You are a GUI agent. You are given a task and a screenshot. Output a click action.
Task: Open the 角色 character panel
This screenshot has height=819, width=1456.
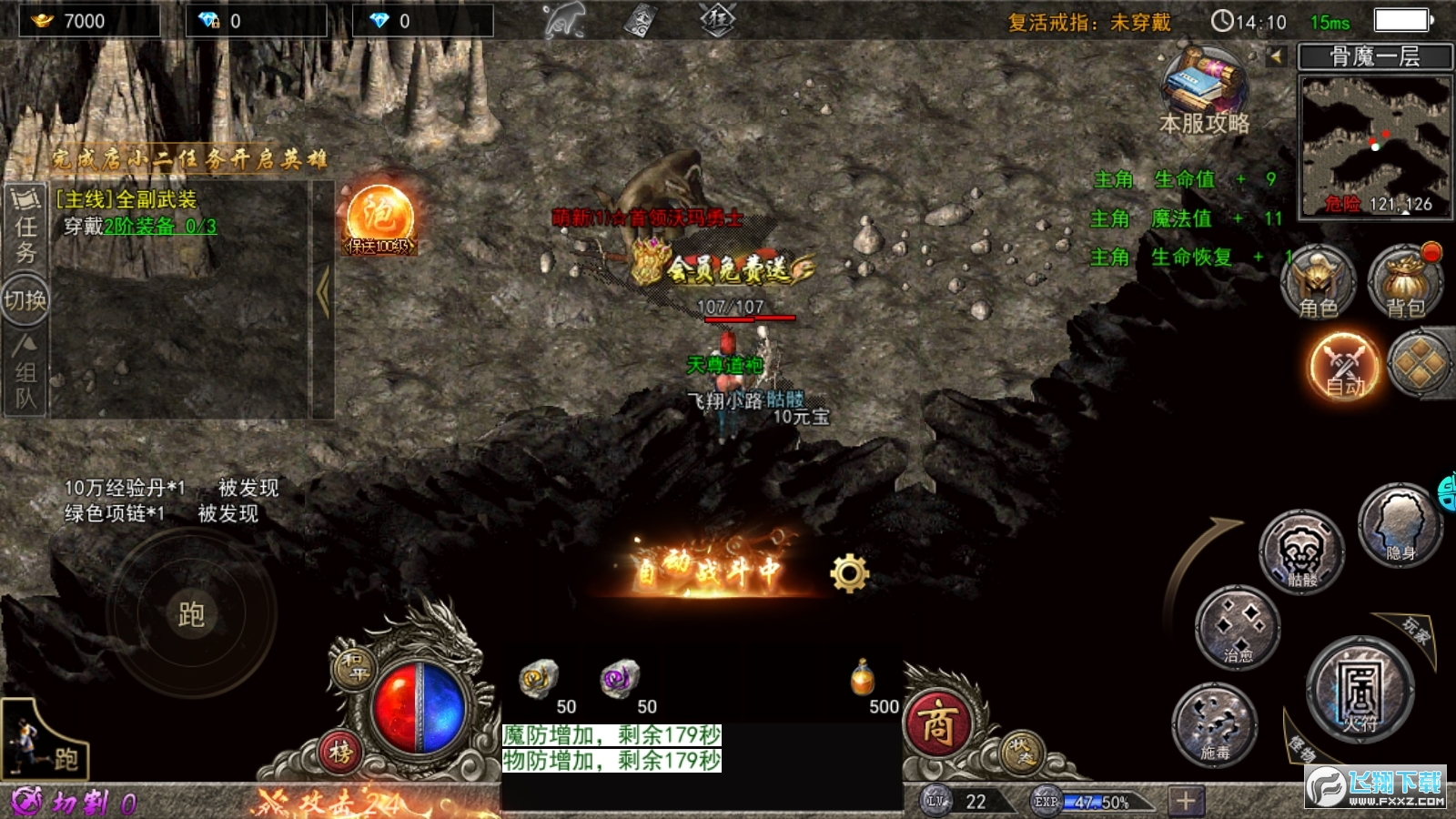[x=1318, y=282]
